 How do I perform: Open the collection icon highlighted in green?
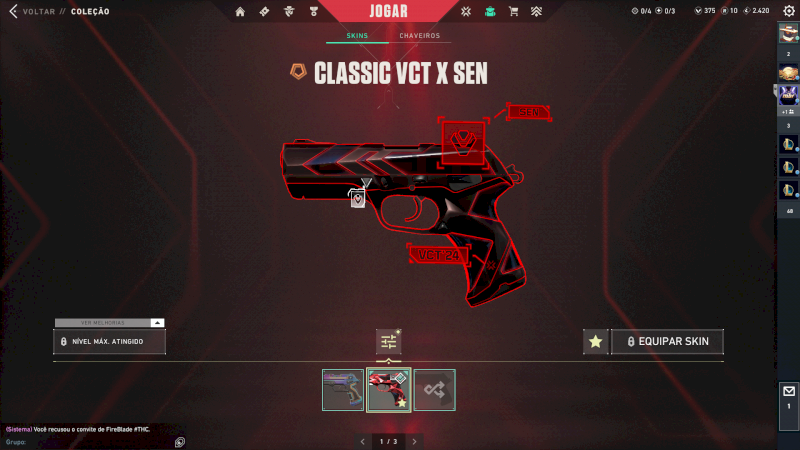pyautogui.click(x=490, y=12)
